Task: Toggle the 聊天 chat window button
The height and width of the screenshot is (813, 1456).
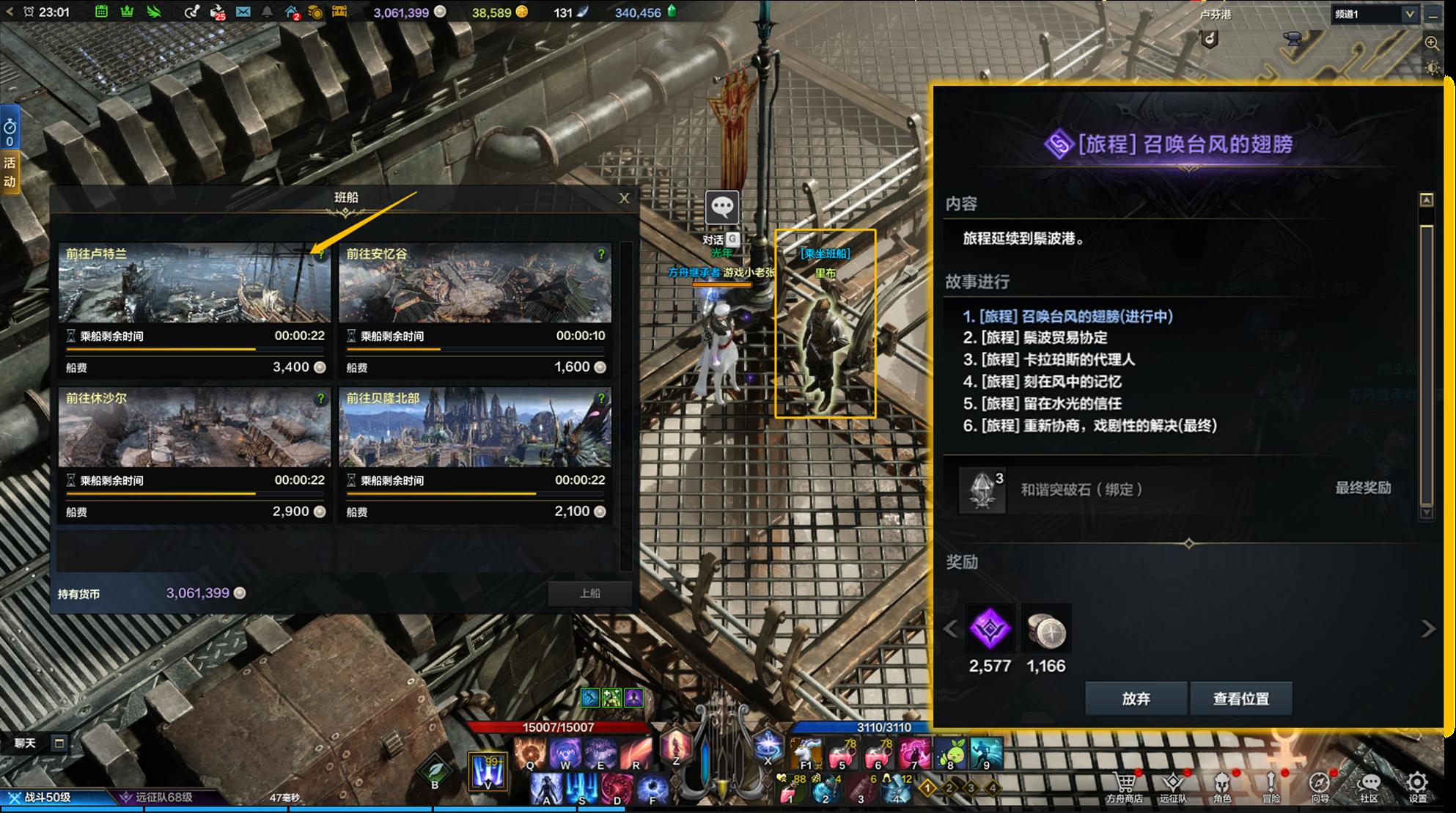Action: 59,743
